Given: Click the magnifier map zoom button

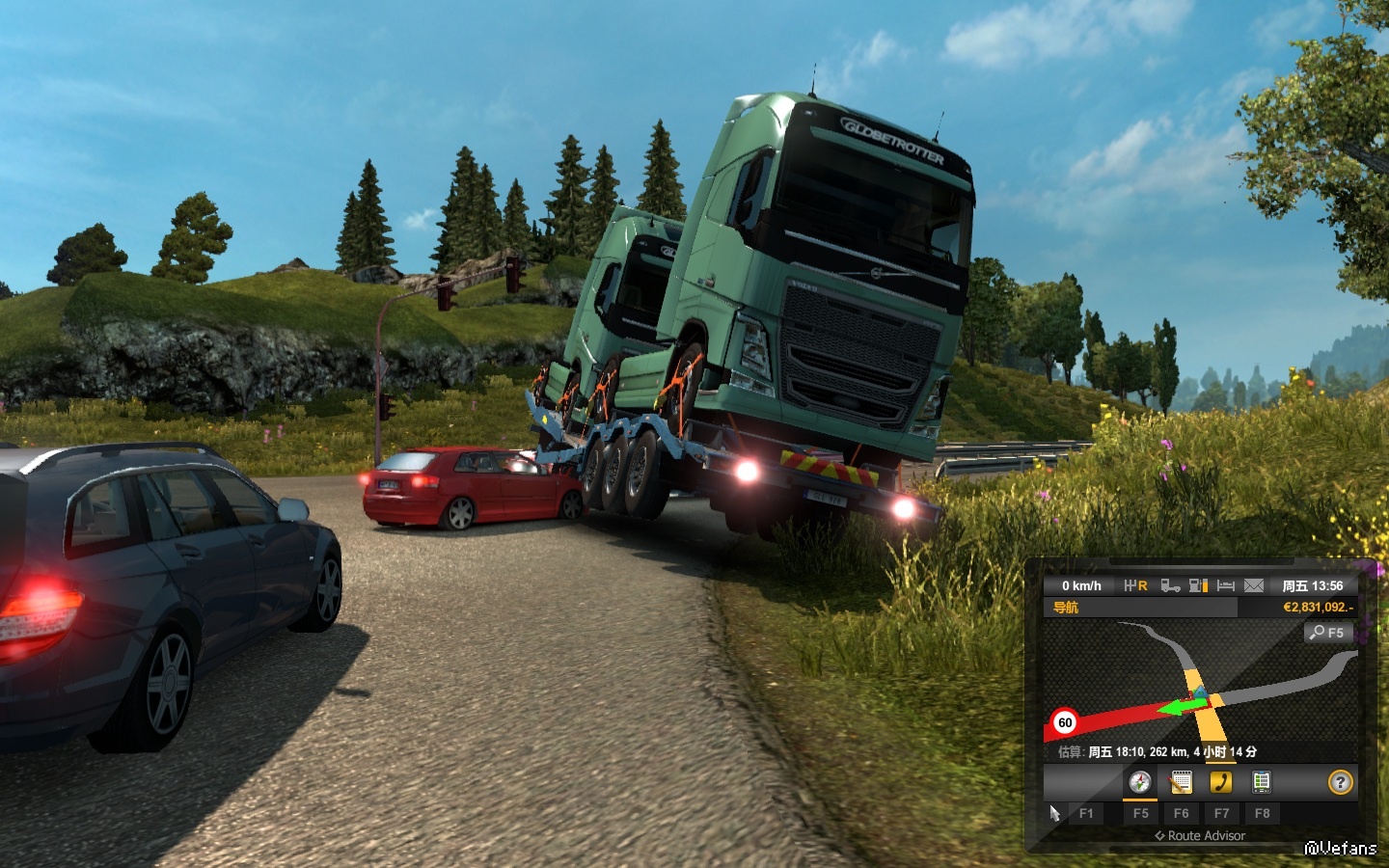Looking at the screenshot, I should [x=1327, y=633].
